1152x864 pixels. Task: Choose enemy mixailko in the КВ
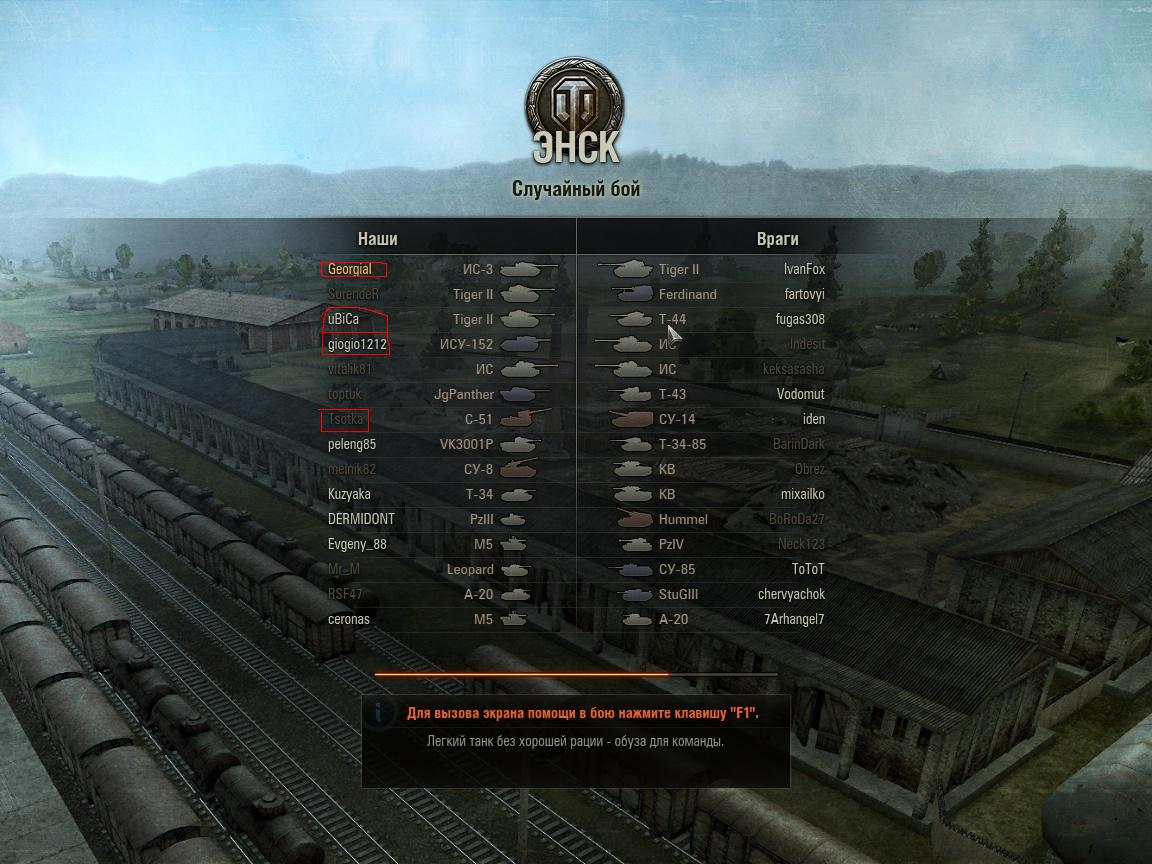pyautogui.click(x=802, y=494)
